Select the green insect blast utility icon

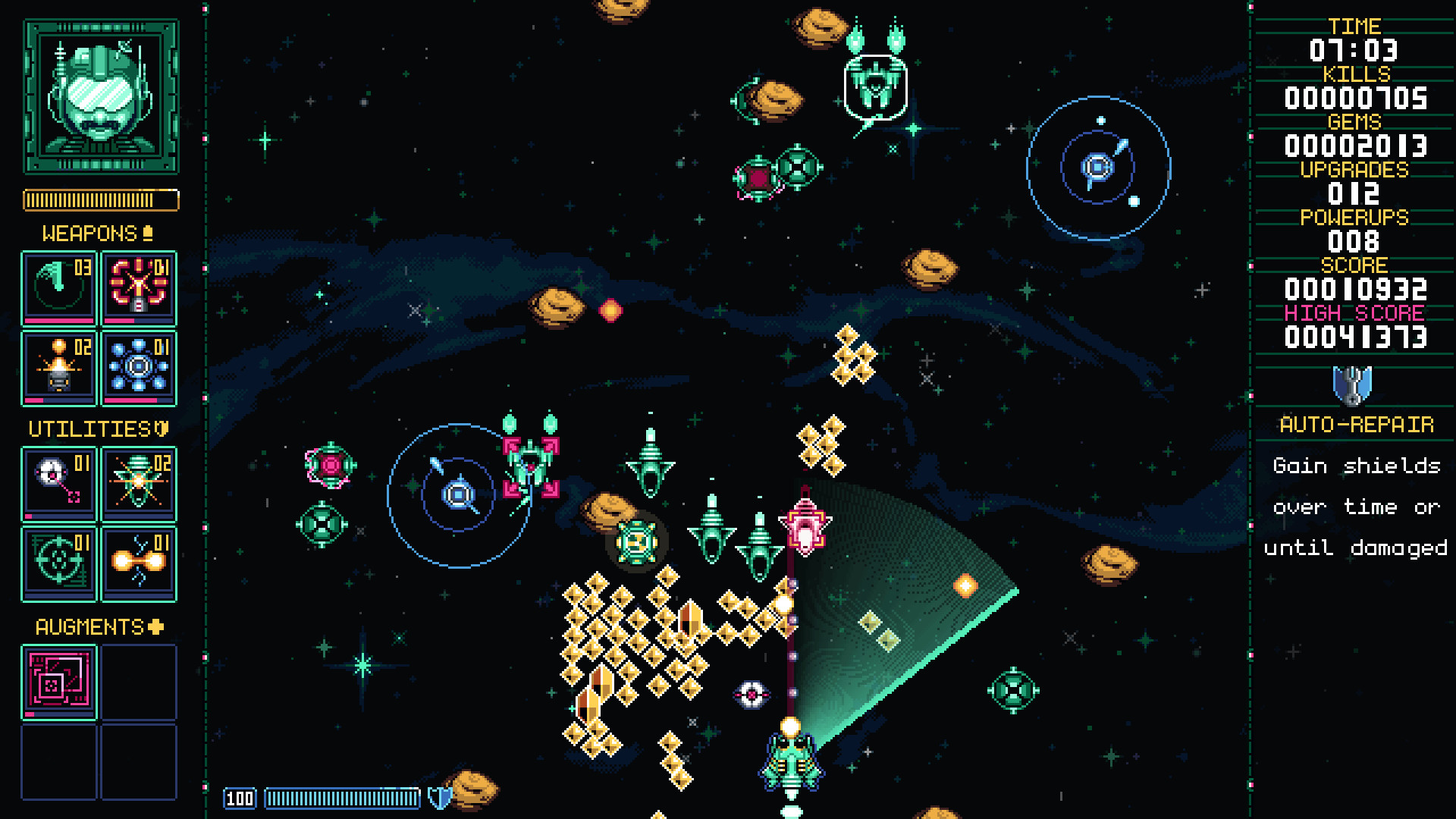(x=139, y=483)
